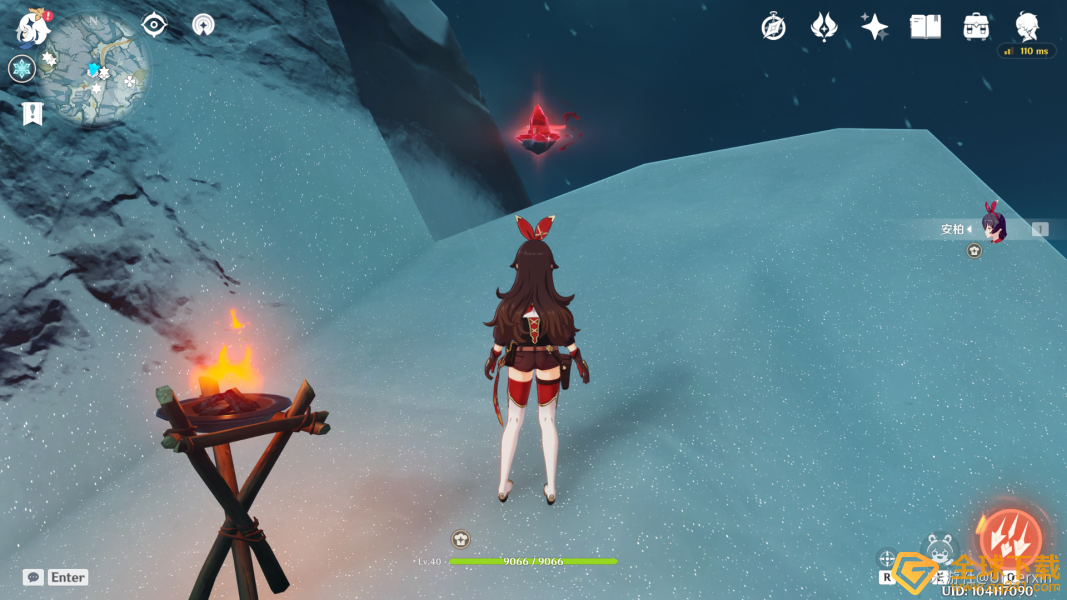This screenshot has width=1067, height=600.
Task: Open the Paimon main menu
Action: 33,29
